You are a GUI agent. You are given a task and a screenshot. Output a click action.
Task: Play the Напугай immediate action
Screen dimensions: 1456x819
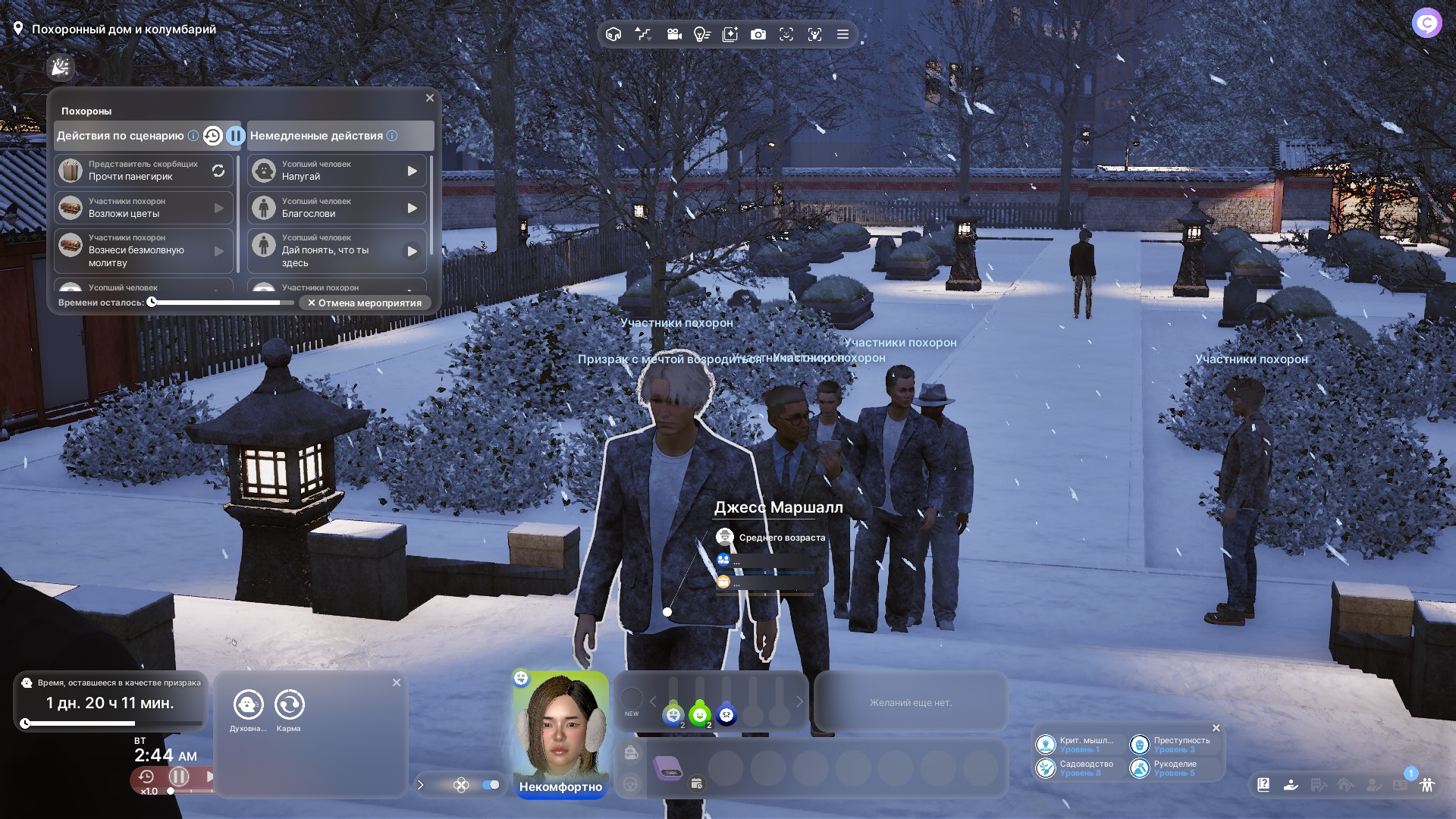tap(412, 171)
